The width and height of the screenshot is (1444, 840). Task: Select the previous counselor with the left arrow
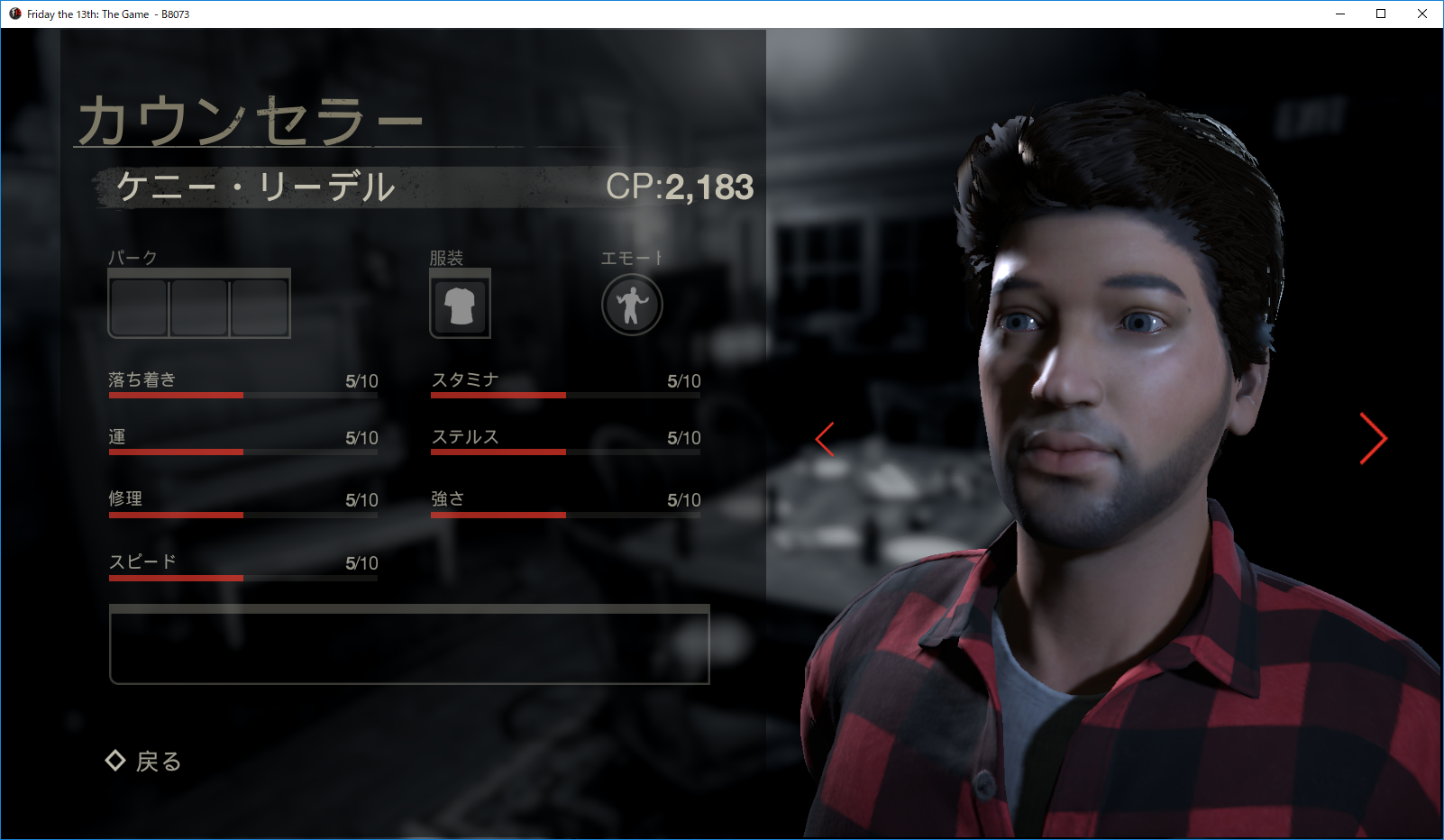[825, 439]
